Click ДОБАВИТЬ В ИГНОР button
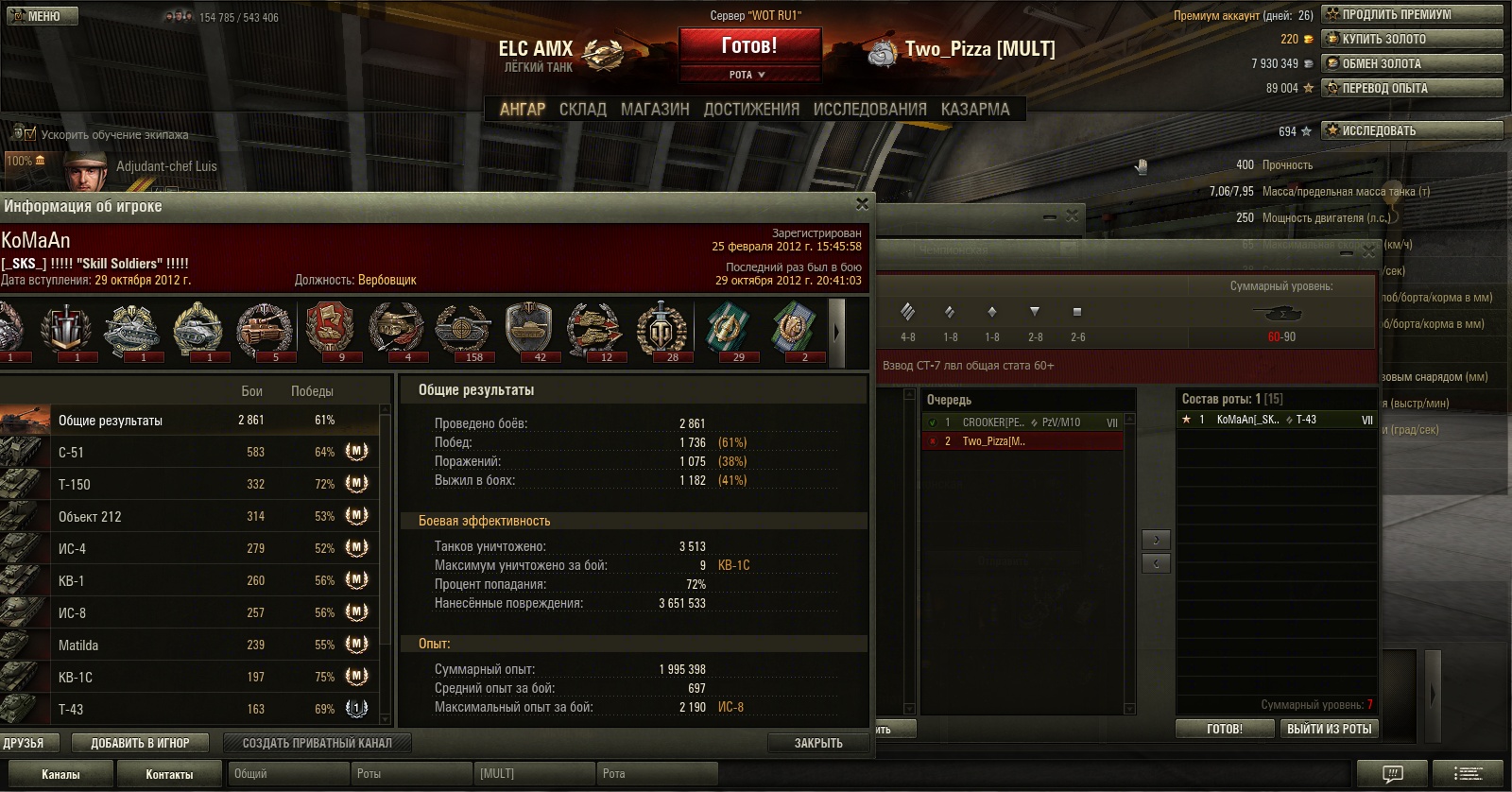 (x=141, y=743)
